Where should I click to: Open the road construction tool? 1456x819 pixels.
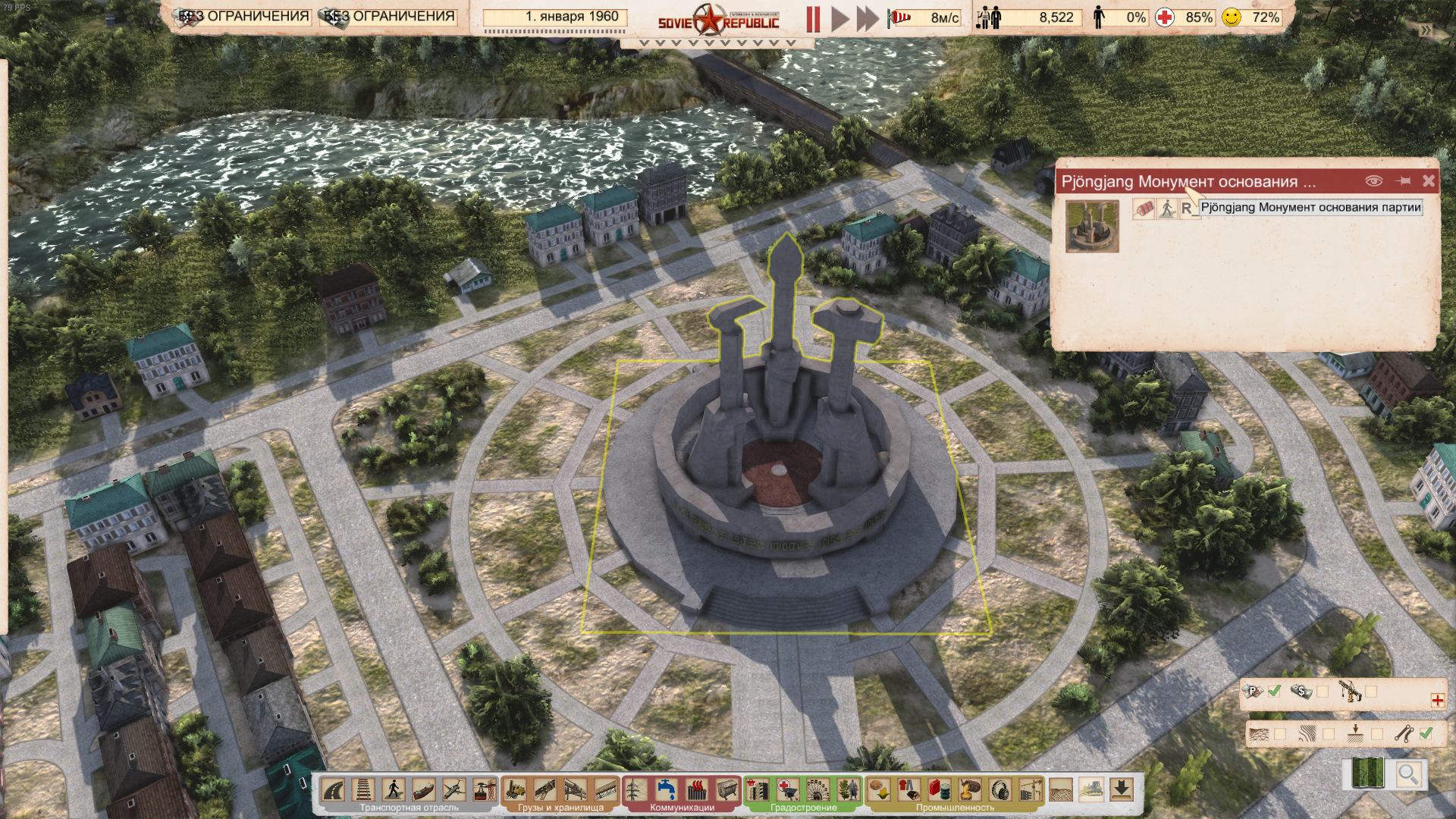coord(334,790)
